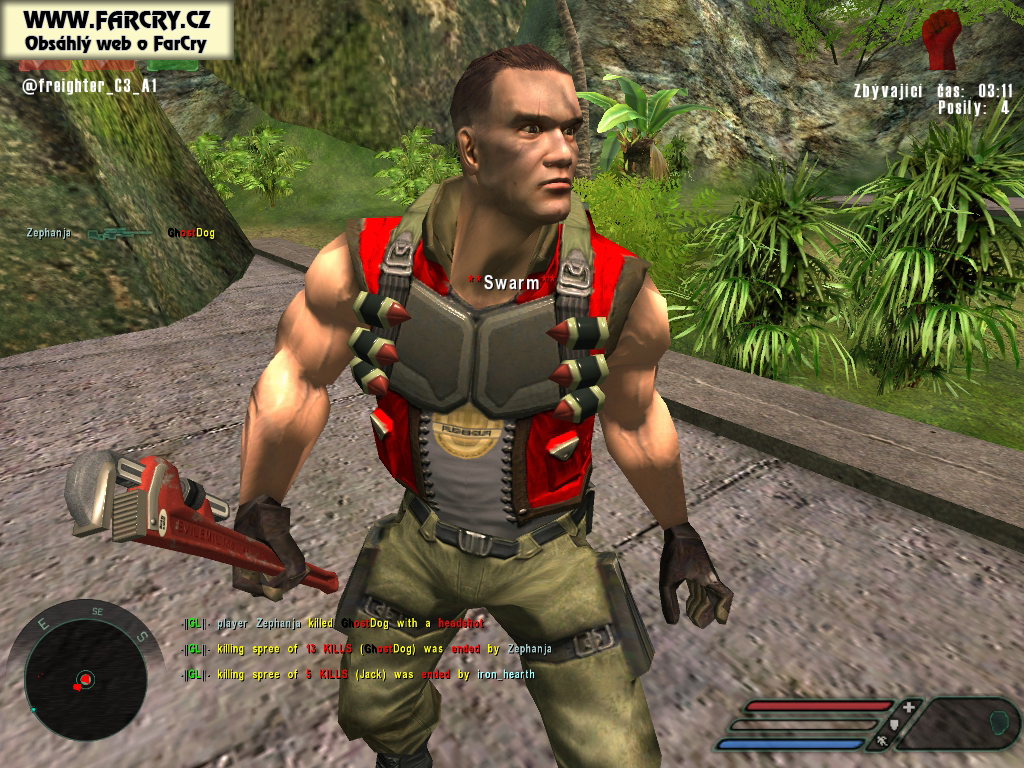This screenshot has width=1024, height=768.
Task: Click the red fist team icon
Action: [941, 39]
